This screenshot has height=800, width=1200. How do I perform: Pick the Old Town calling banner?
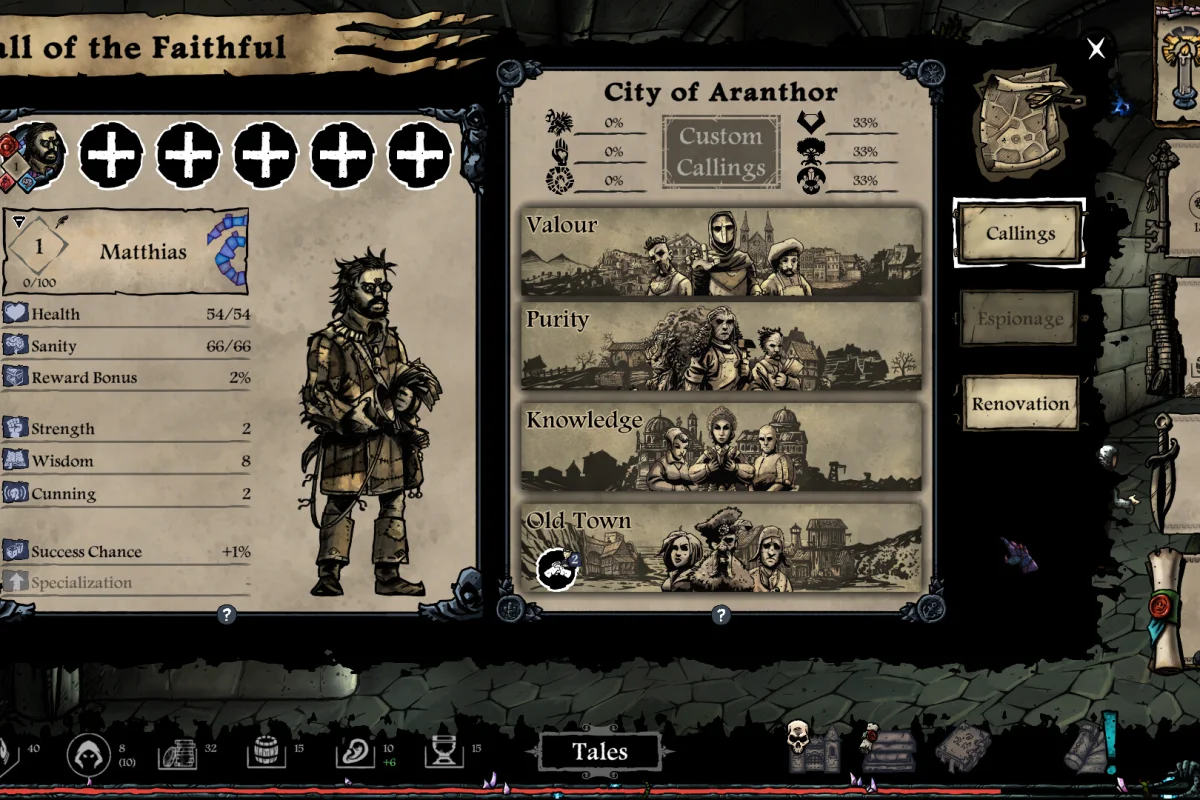coord(721,547)
